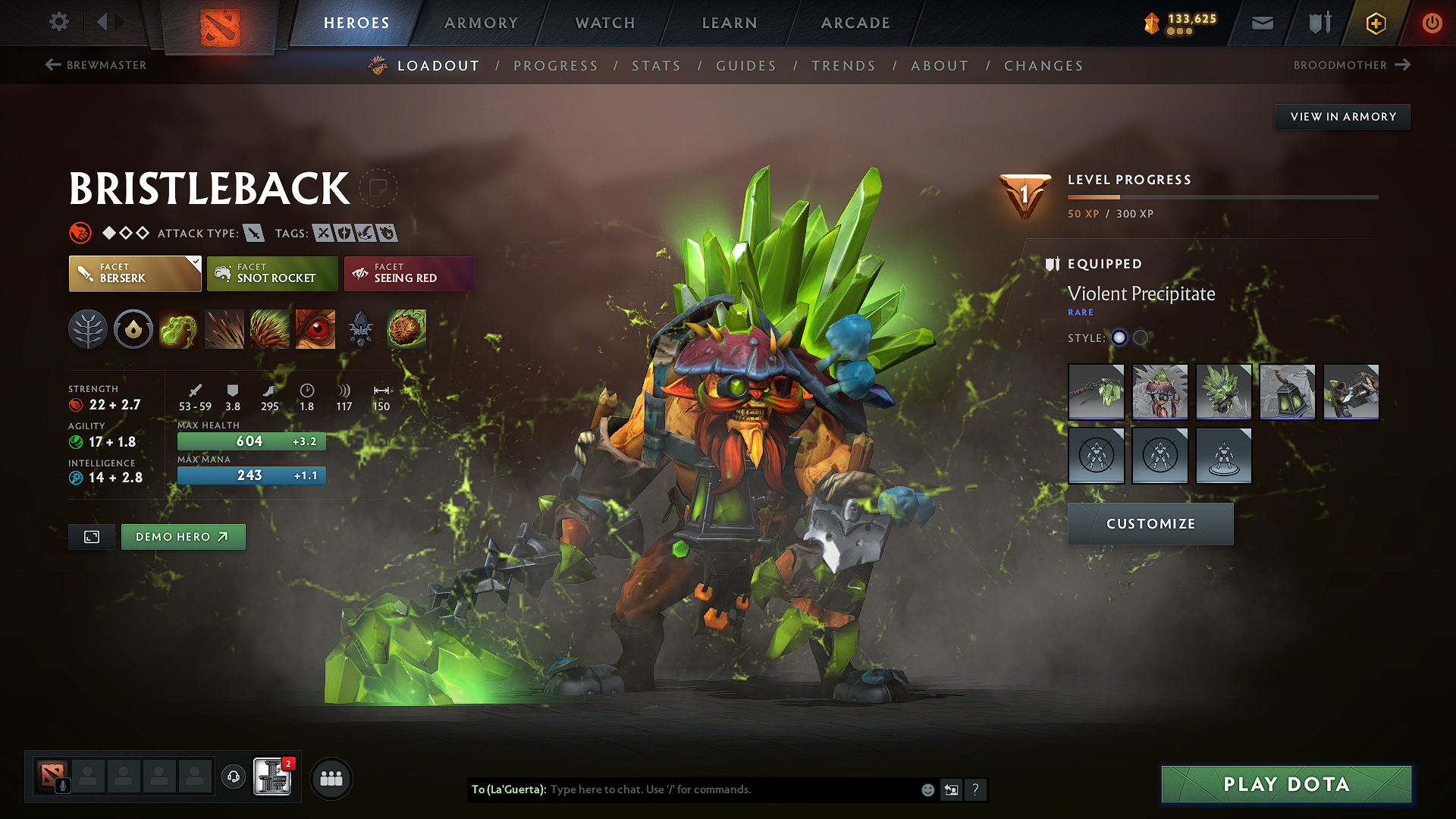The image size is (1456, 819).
Task: Open the mail envelope icon
Action: [x=1261, y=23]
